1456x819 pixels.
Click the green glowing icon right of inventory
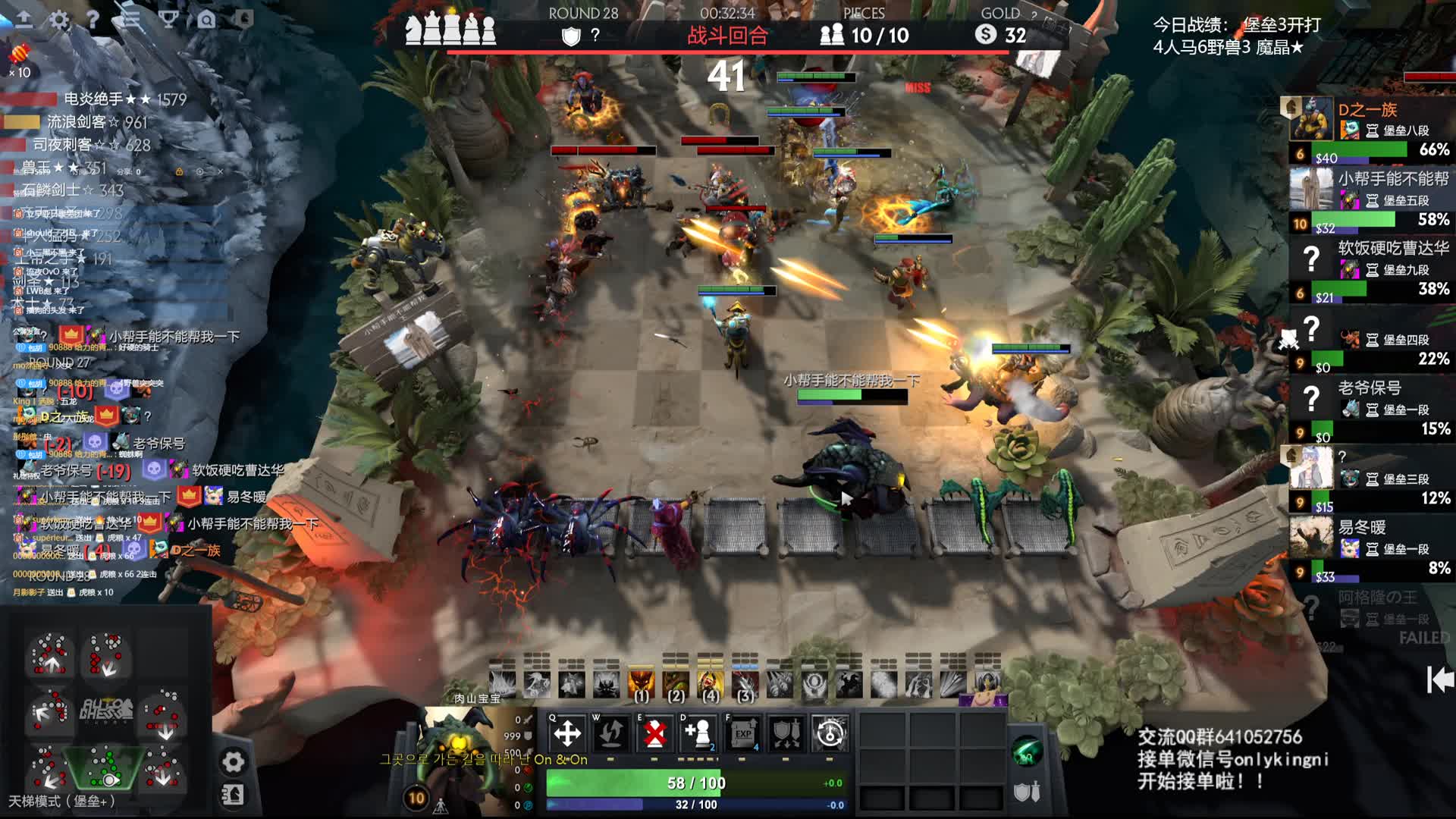(1027, 752)
